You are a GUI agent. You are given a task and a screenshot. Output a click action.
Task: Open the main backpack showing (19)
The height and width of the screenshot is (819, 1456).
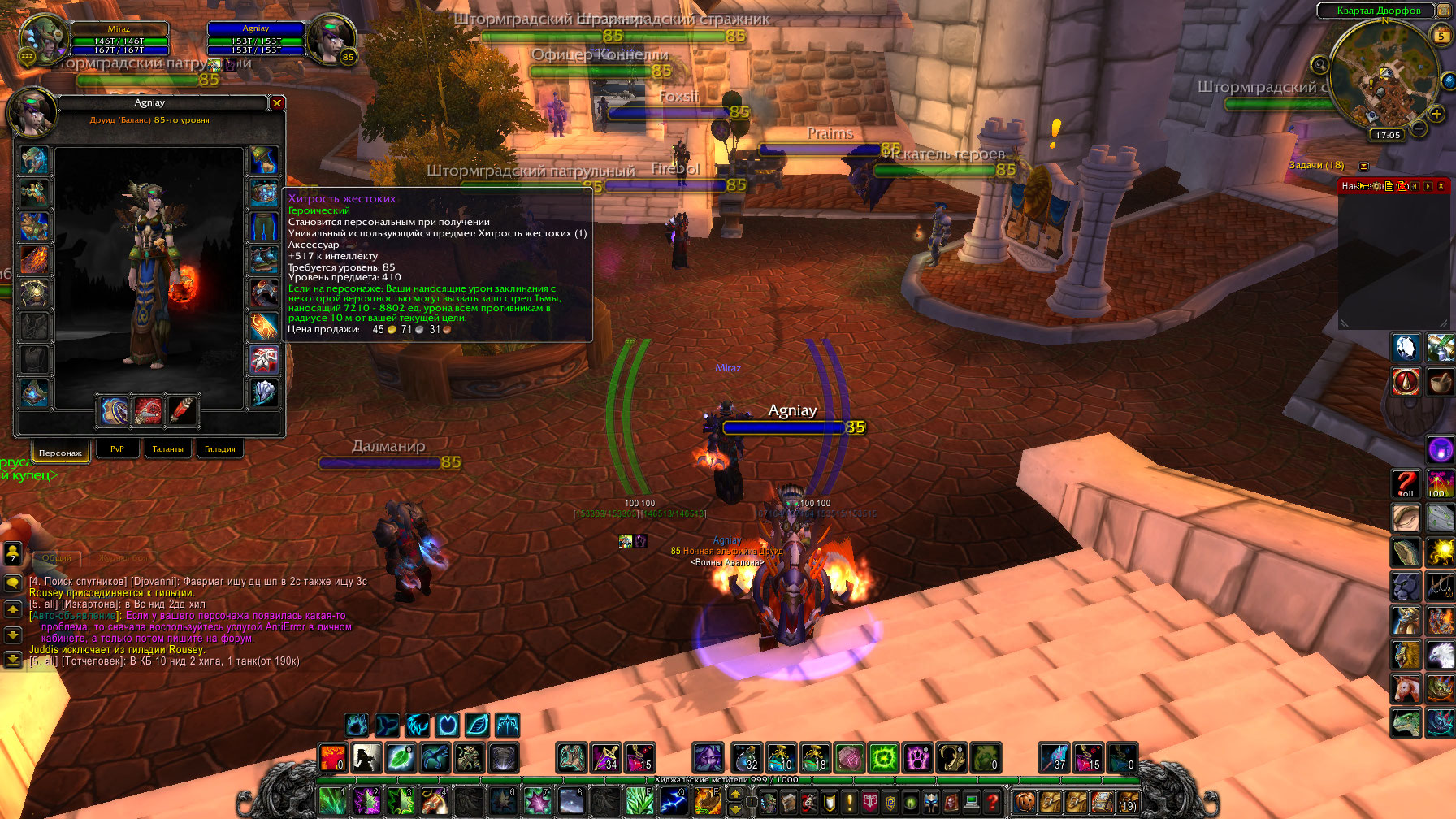point(1126,802)
